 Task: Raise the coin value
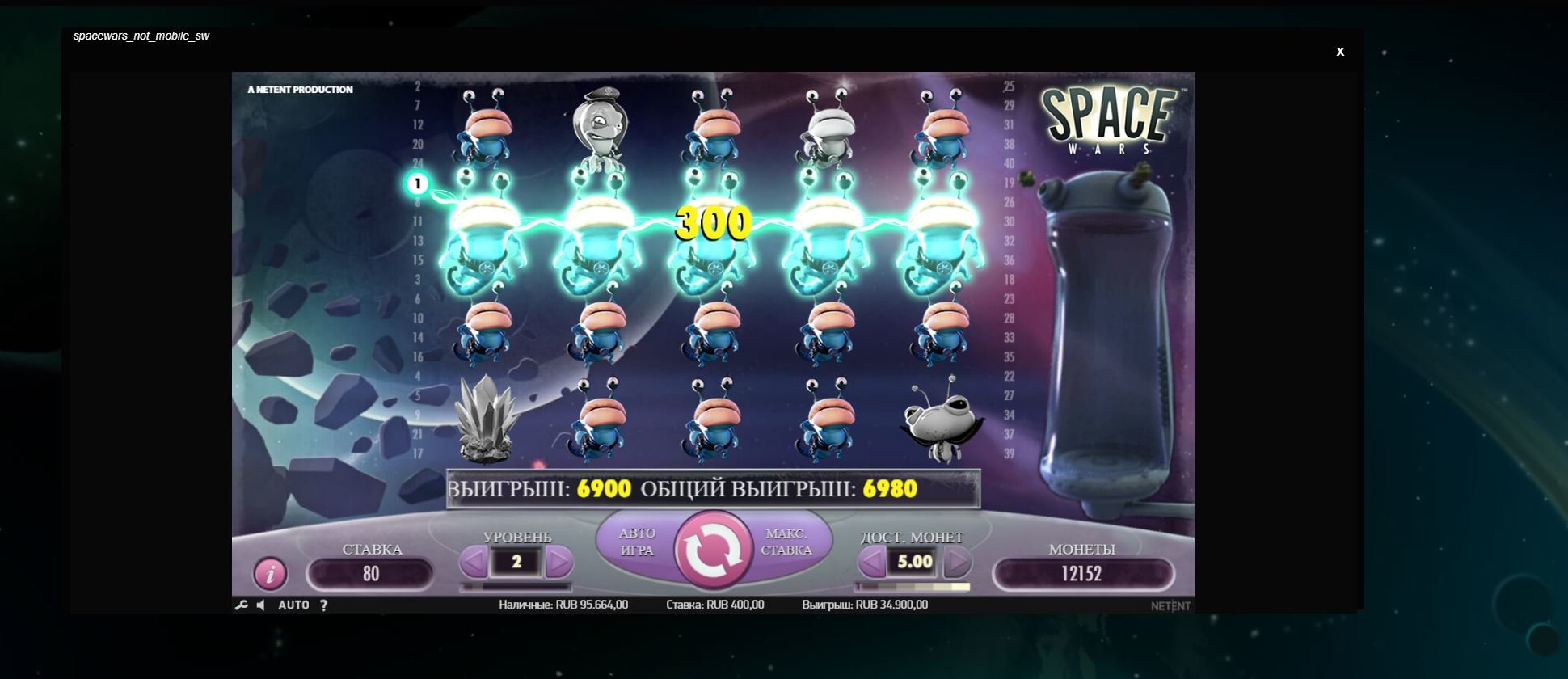[x=957, y=562]
